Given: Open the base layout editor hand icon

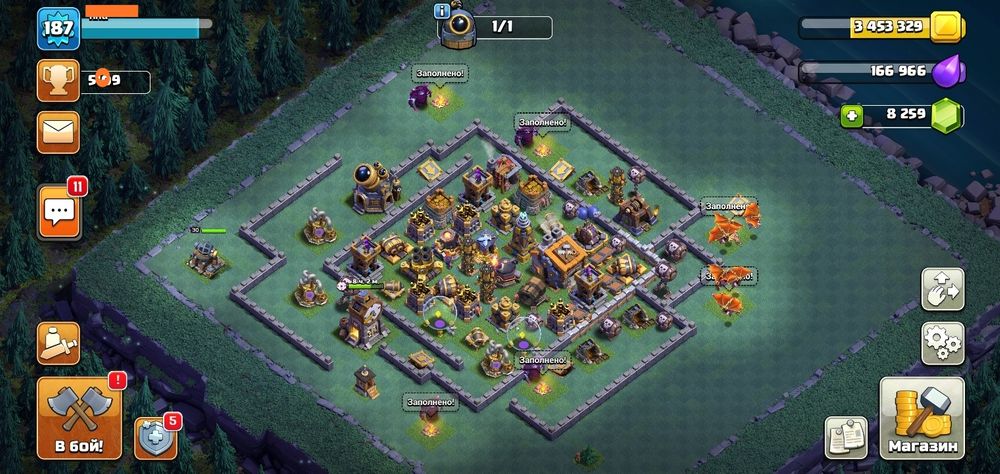Looking at the screenshot, I should (x=942, y=289).
